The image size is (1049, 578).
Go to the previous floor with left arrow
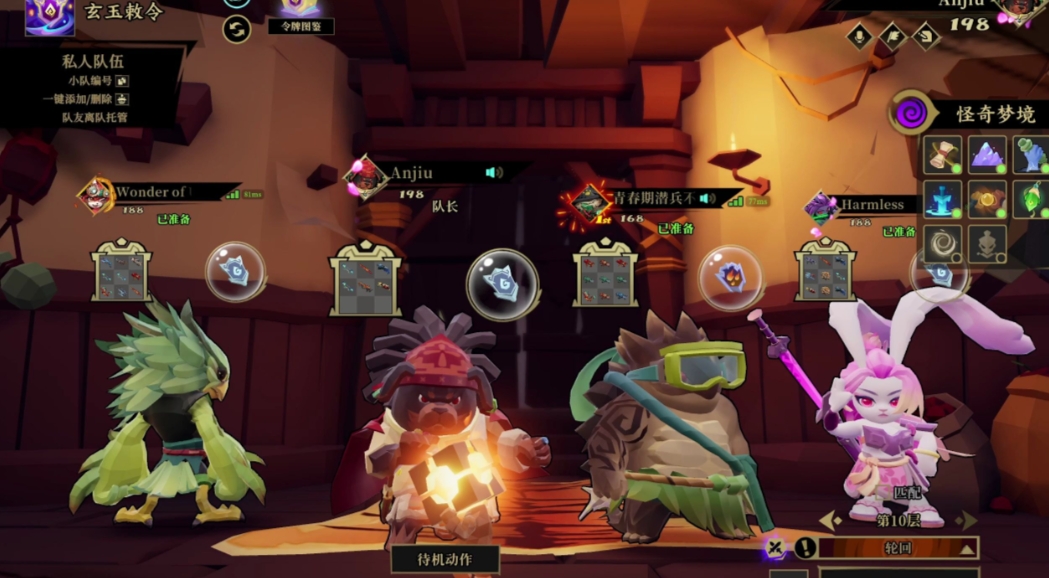tap(829, 520)
